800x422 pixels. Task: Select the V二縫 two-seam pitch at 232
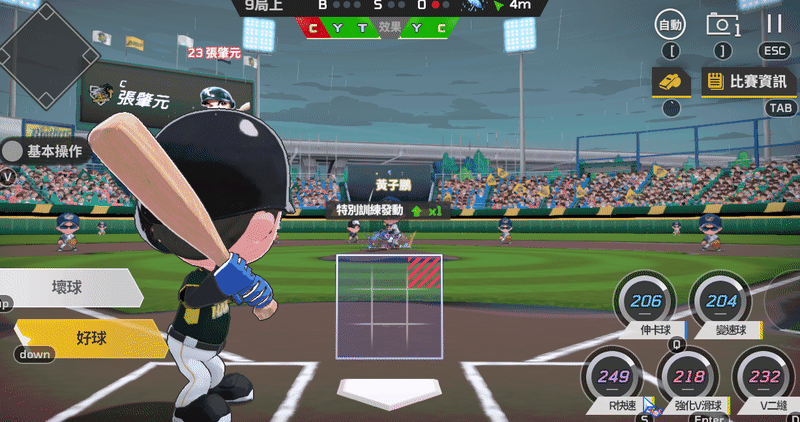tap(764, 377)
